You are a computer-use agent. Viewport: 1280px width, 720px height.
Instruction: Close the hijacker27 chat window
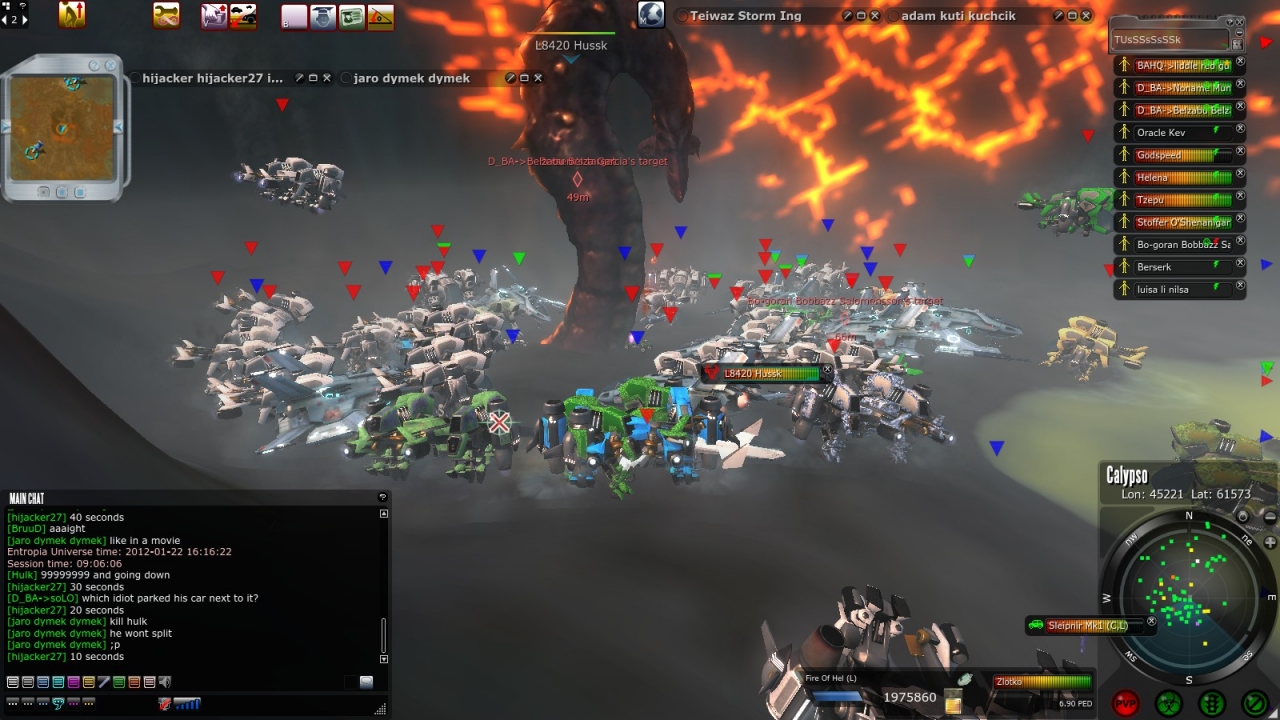click(326, 78)
